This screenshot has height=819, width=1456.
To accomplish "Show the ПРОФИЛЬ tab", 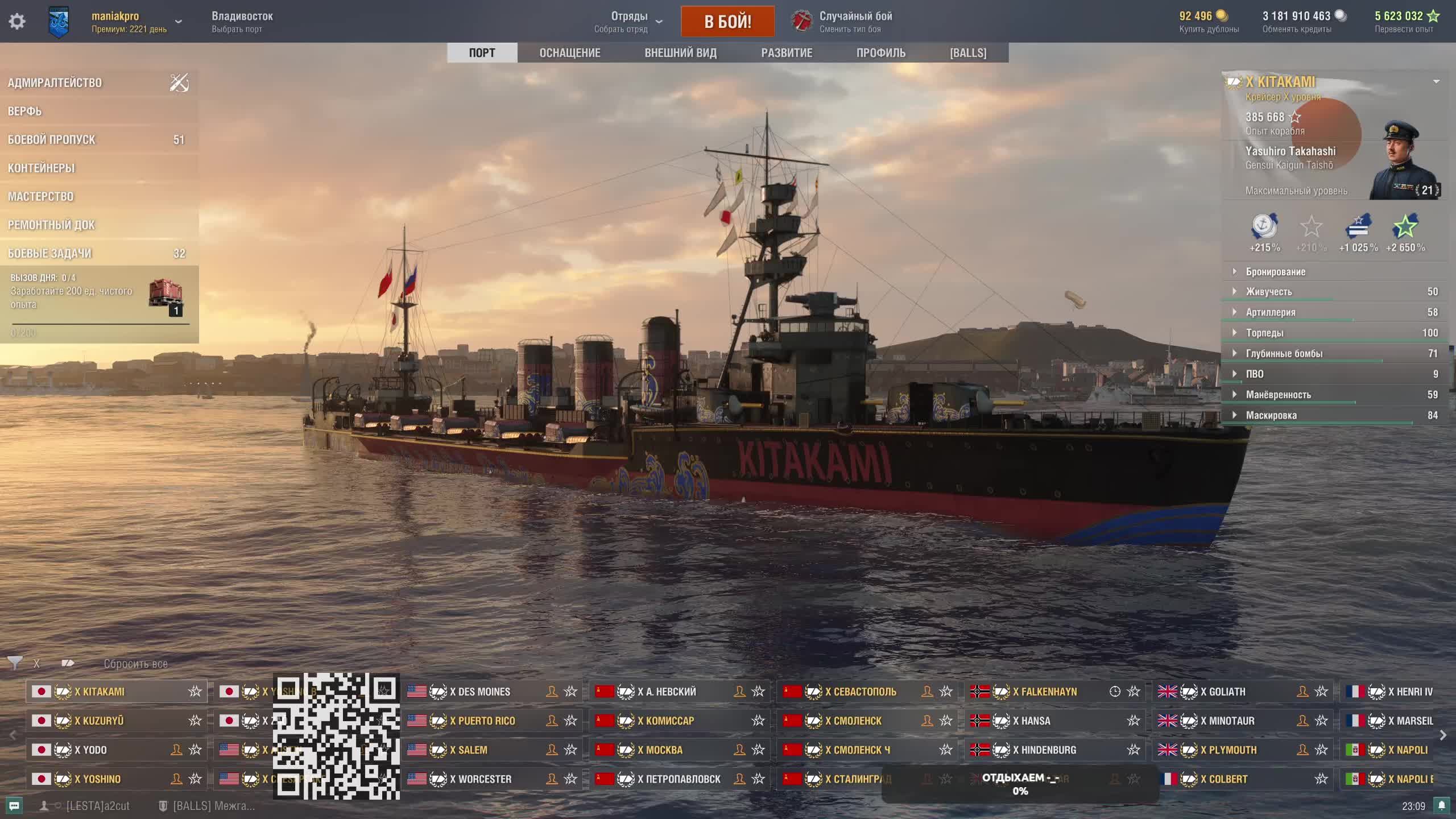I will [880, 53].
